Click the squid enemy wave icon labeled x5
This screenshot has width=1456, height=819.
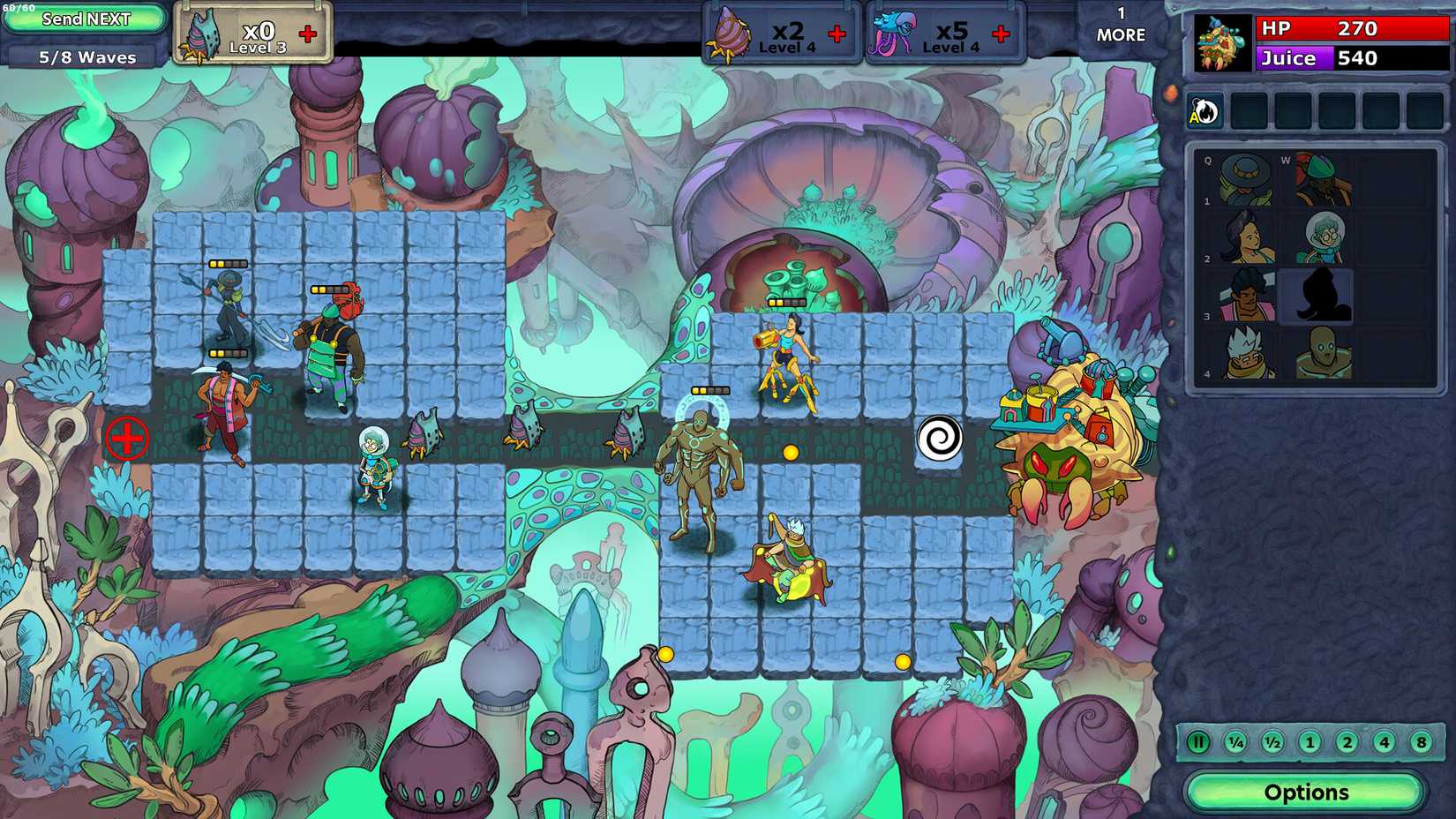tap(891, 31)
